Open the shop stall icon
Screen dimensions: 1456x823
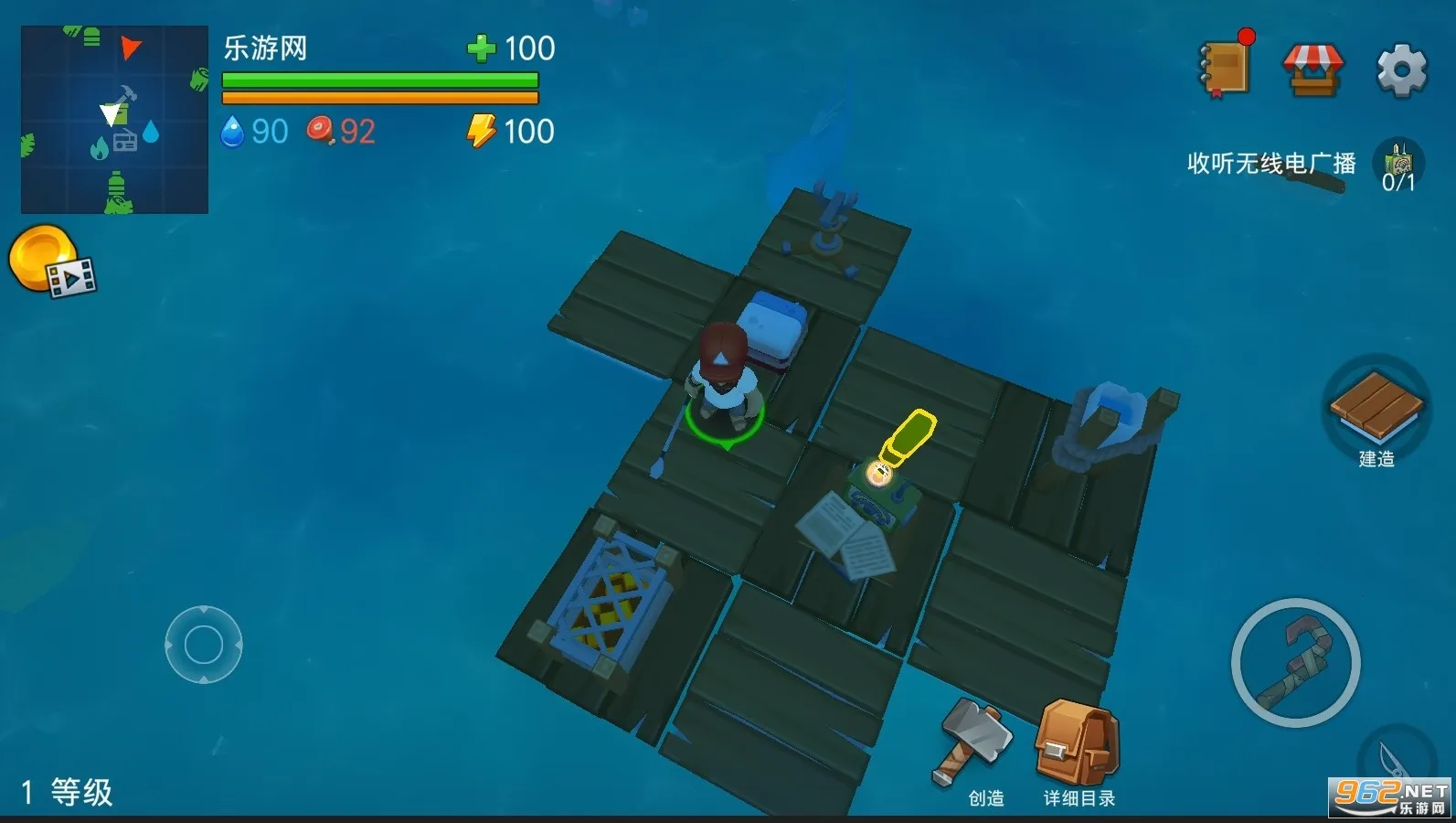coord(1313,69)
